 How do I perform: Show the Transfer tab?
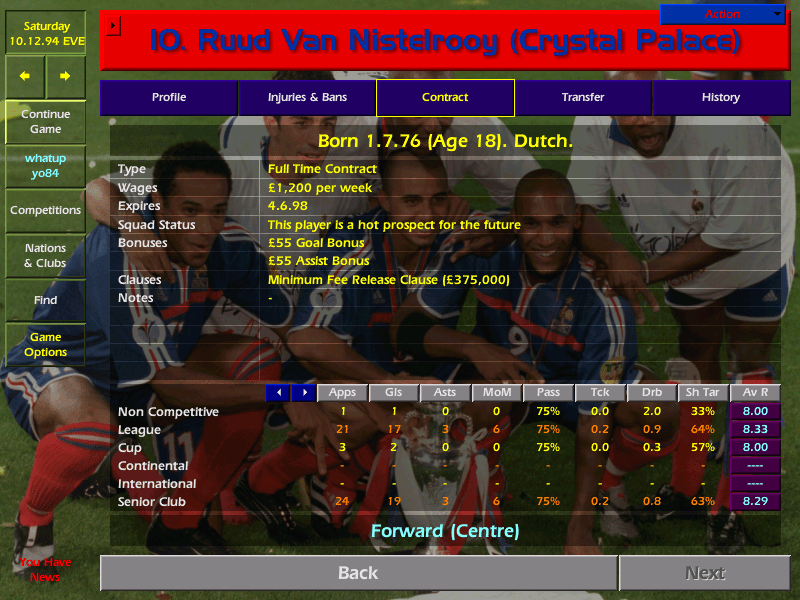(x=583, y=98)
